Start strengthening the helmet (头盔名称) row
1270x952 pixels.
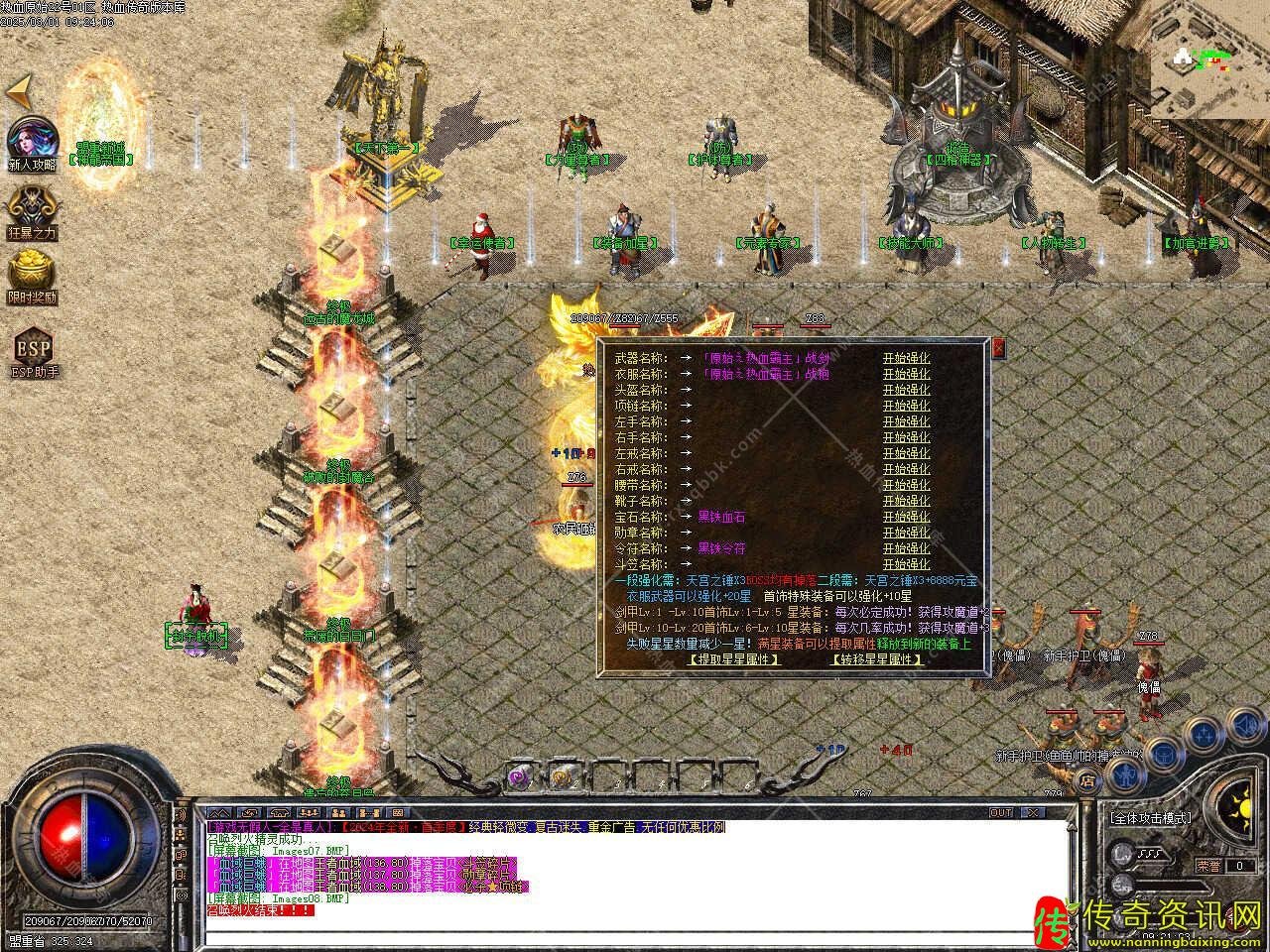point(906,390)
